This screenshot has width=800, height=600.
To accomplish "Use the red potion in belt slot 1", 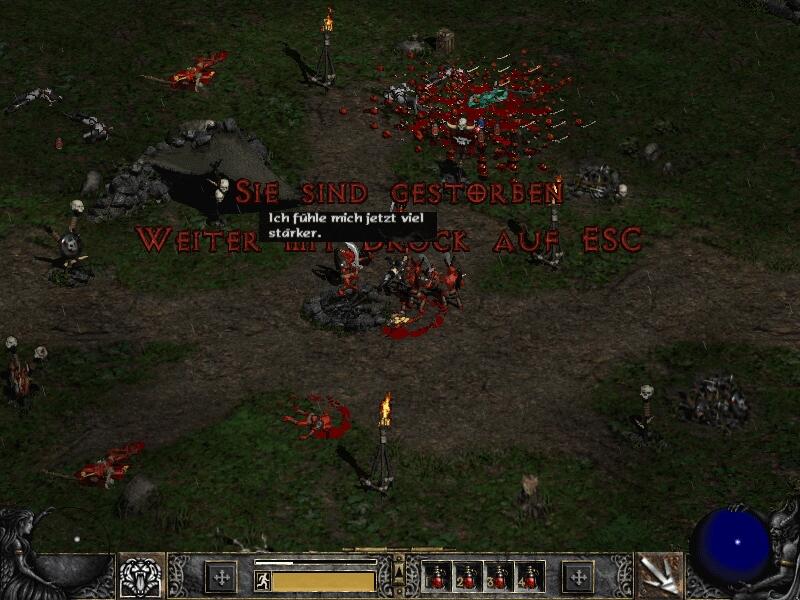I will 438,577.
